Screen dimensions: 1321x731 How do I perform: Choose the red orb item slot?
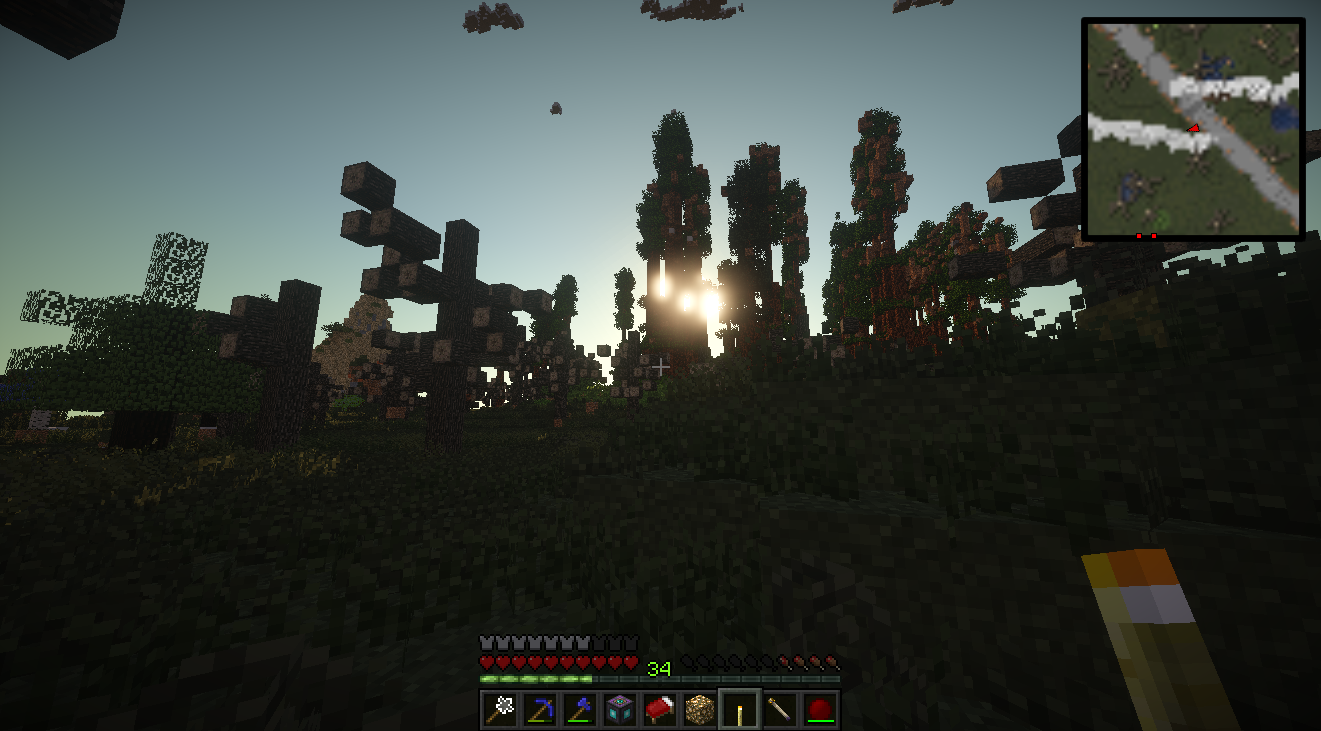820,710
